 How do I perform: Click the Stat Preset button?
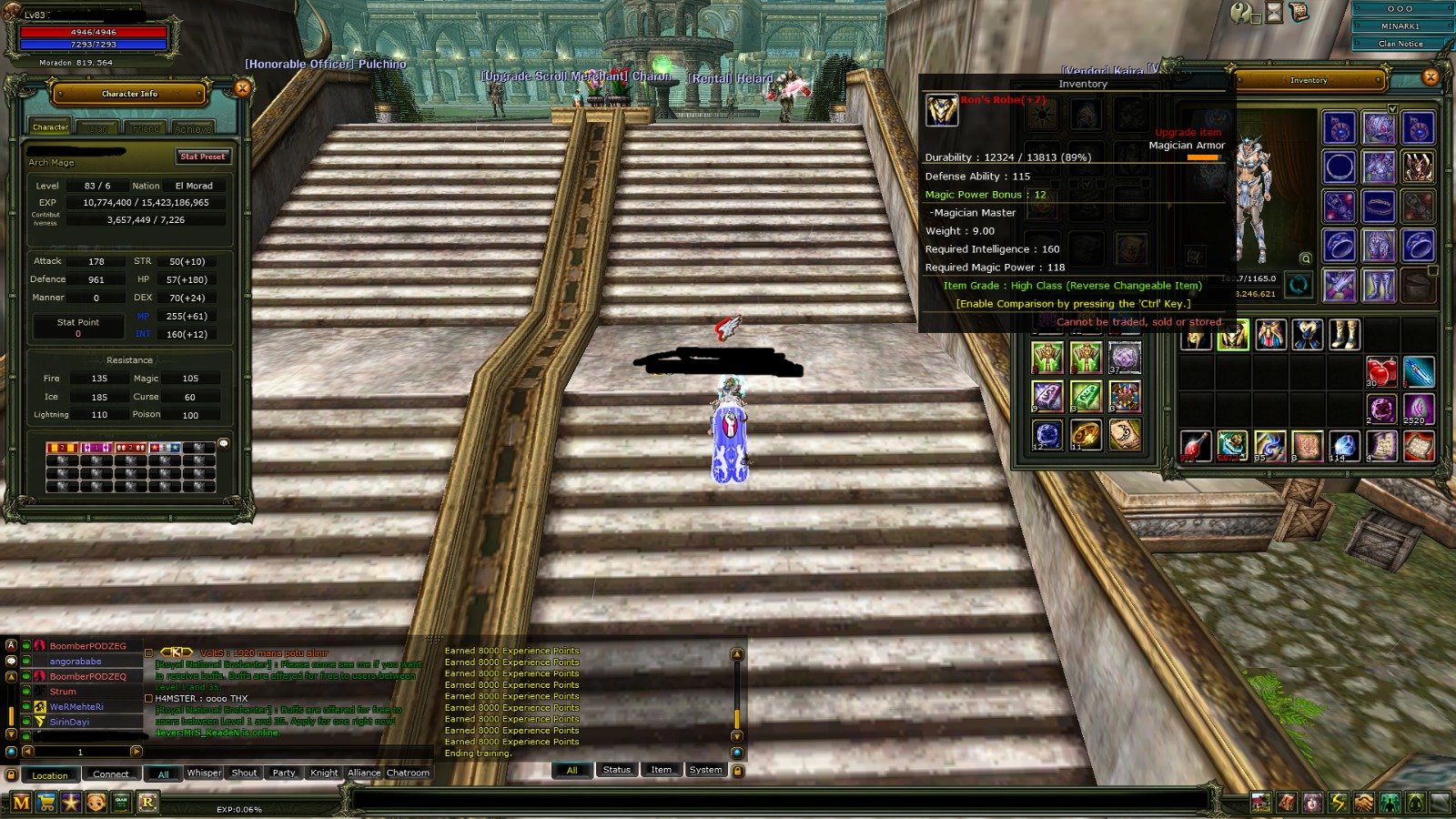pyautogui.click(x=204, y=157)
